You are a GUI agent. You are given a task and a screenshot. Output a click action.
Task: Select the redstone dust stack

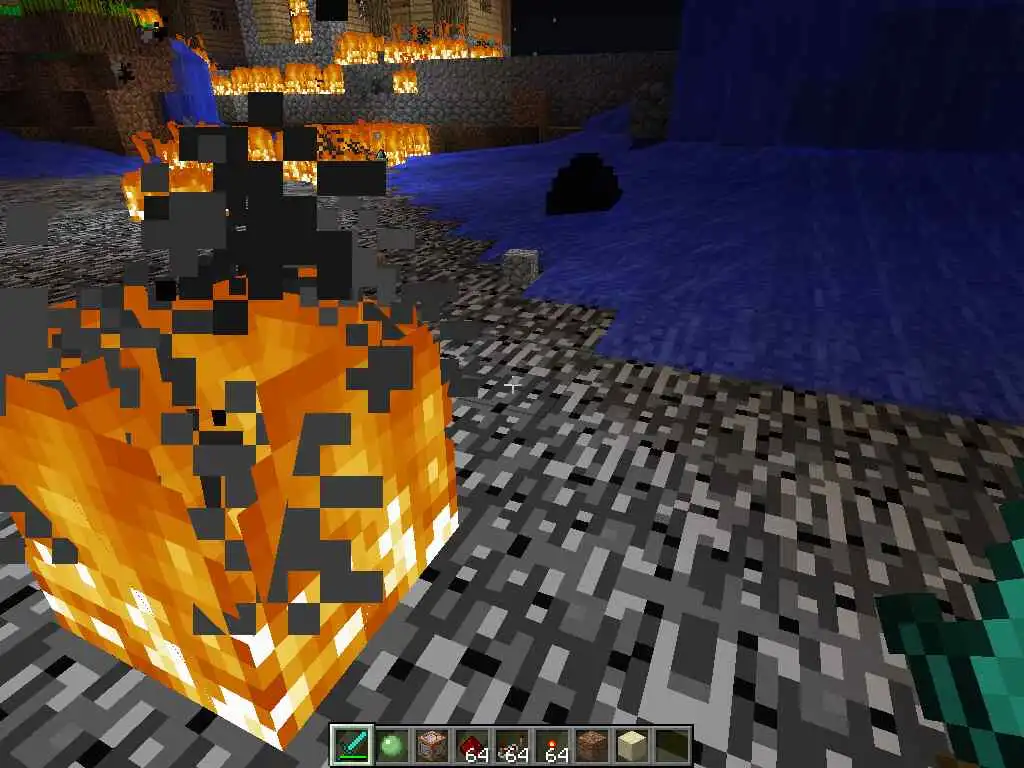(471, 745)
